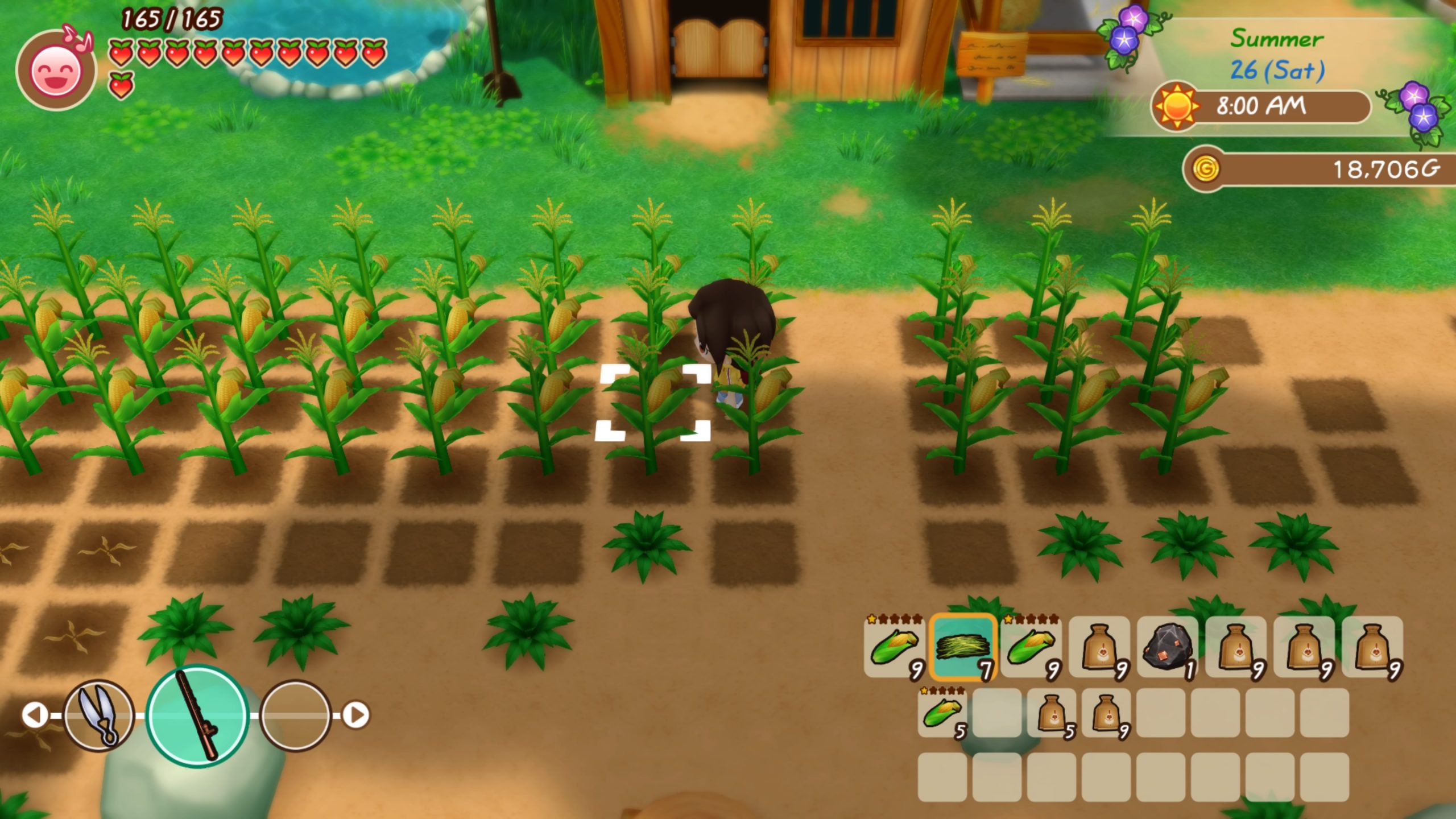Pick the chicken feed stack of 5

coord(1052,713)
